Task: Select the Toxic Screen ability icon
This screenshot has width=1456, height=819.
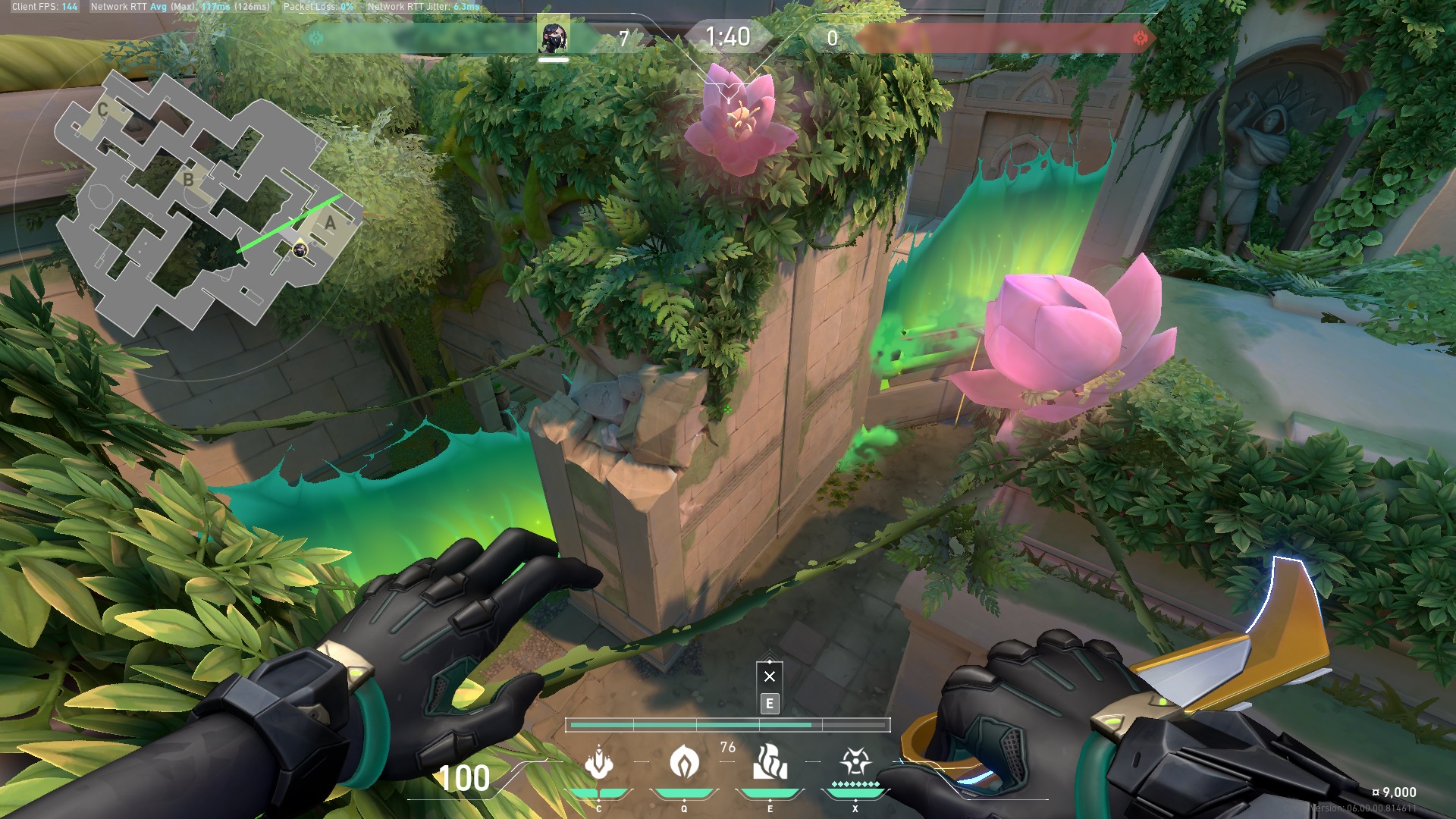Action: point(770,759)
